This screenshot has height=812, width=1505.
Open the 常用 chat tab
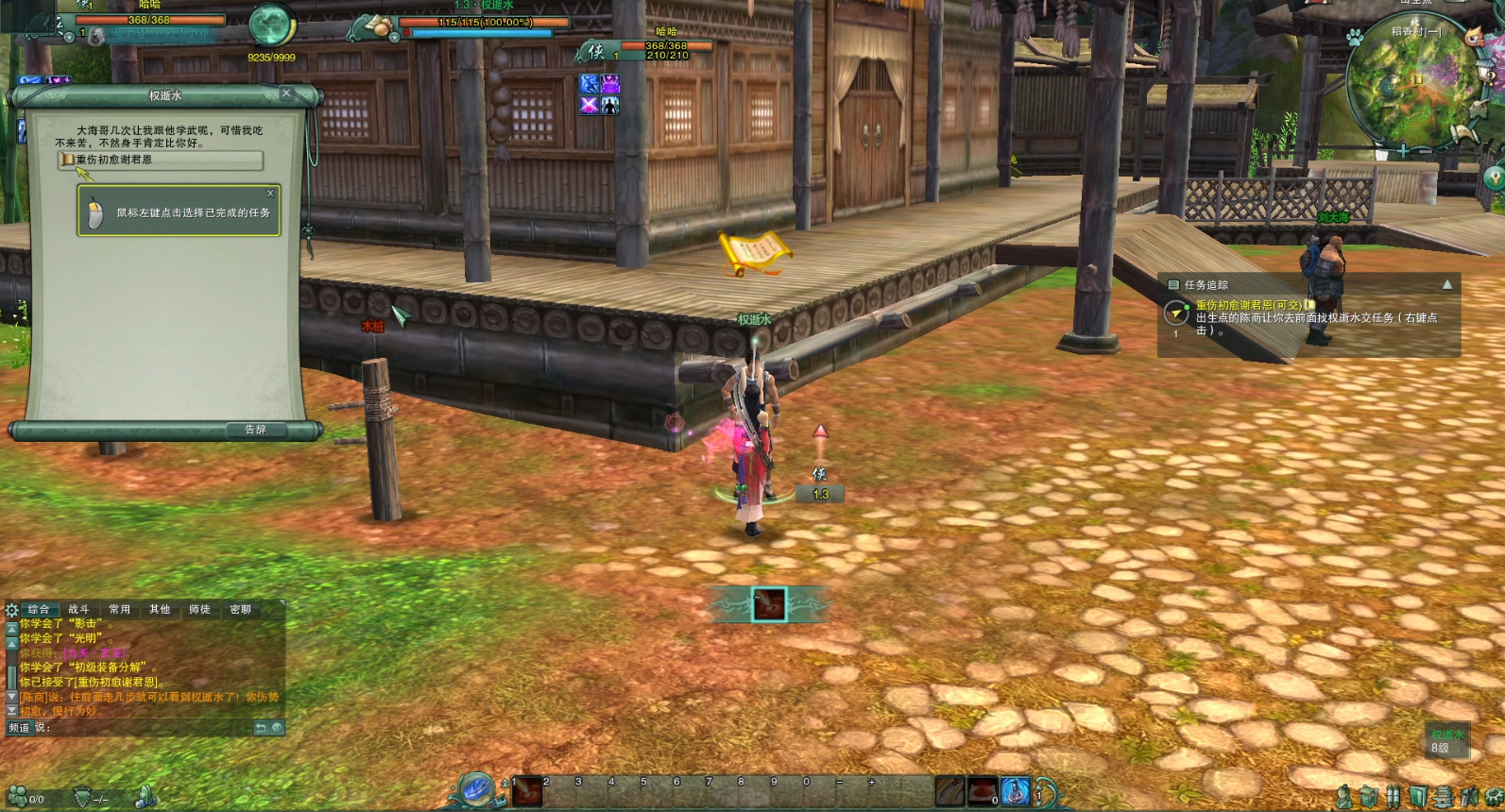(x=119, y=610)
